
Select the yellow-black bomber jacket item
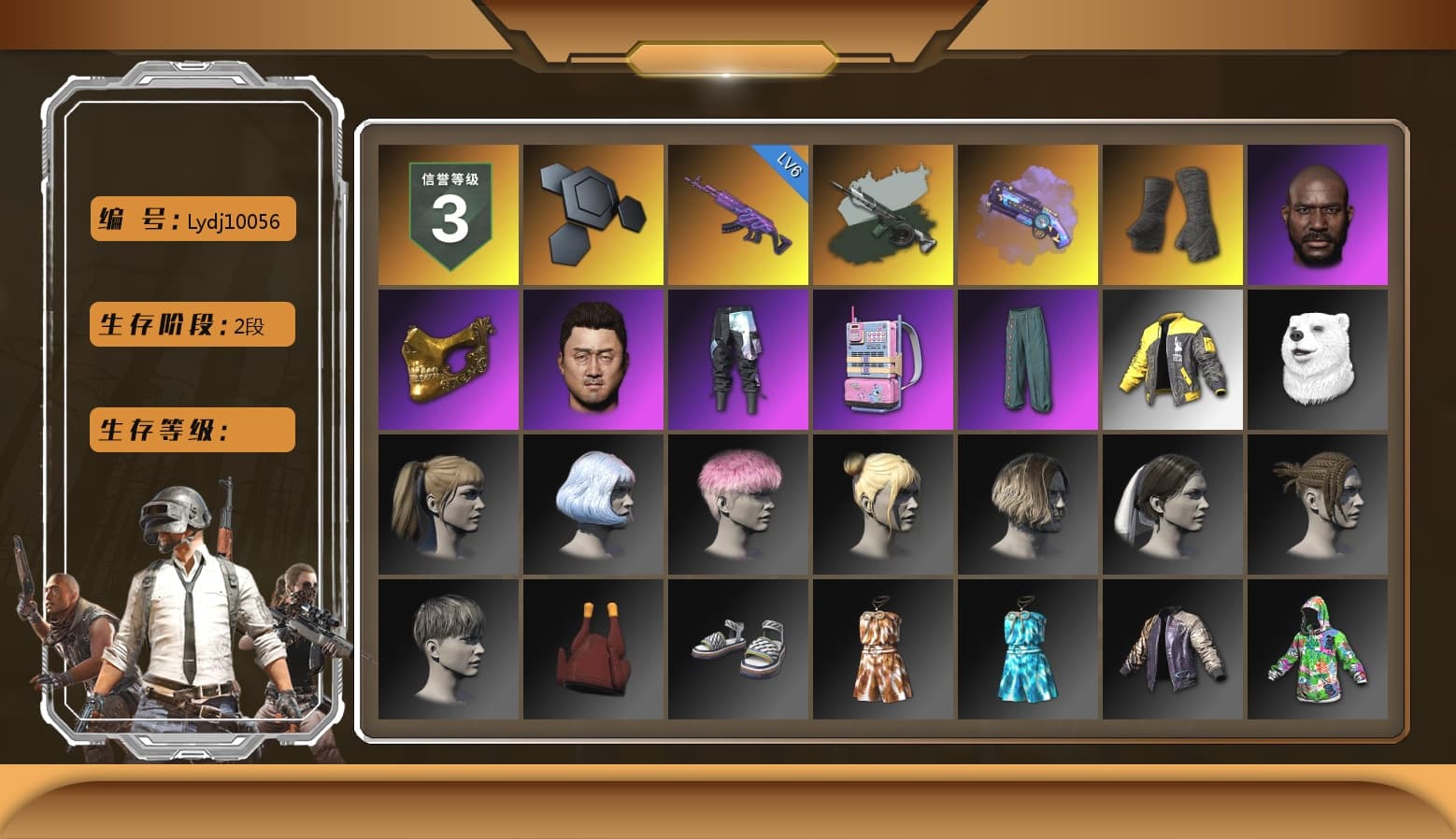point(1173,358)
